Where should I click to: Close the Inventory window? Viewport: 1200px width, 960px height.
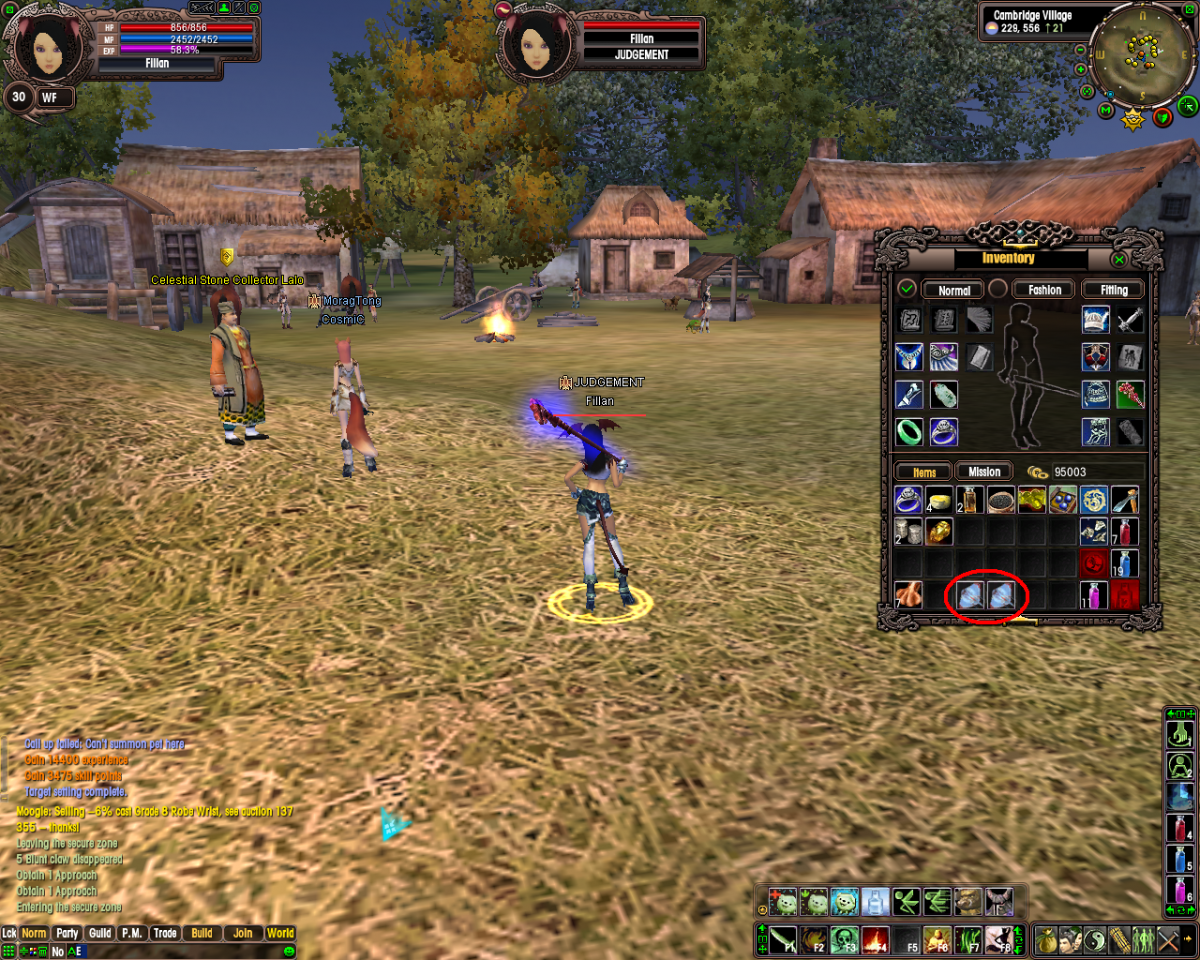pyautogui.click(x=1119, y=260)
